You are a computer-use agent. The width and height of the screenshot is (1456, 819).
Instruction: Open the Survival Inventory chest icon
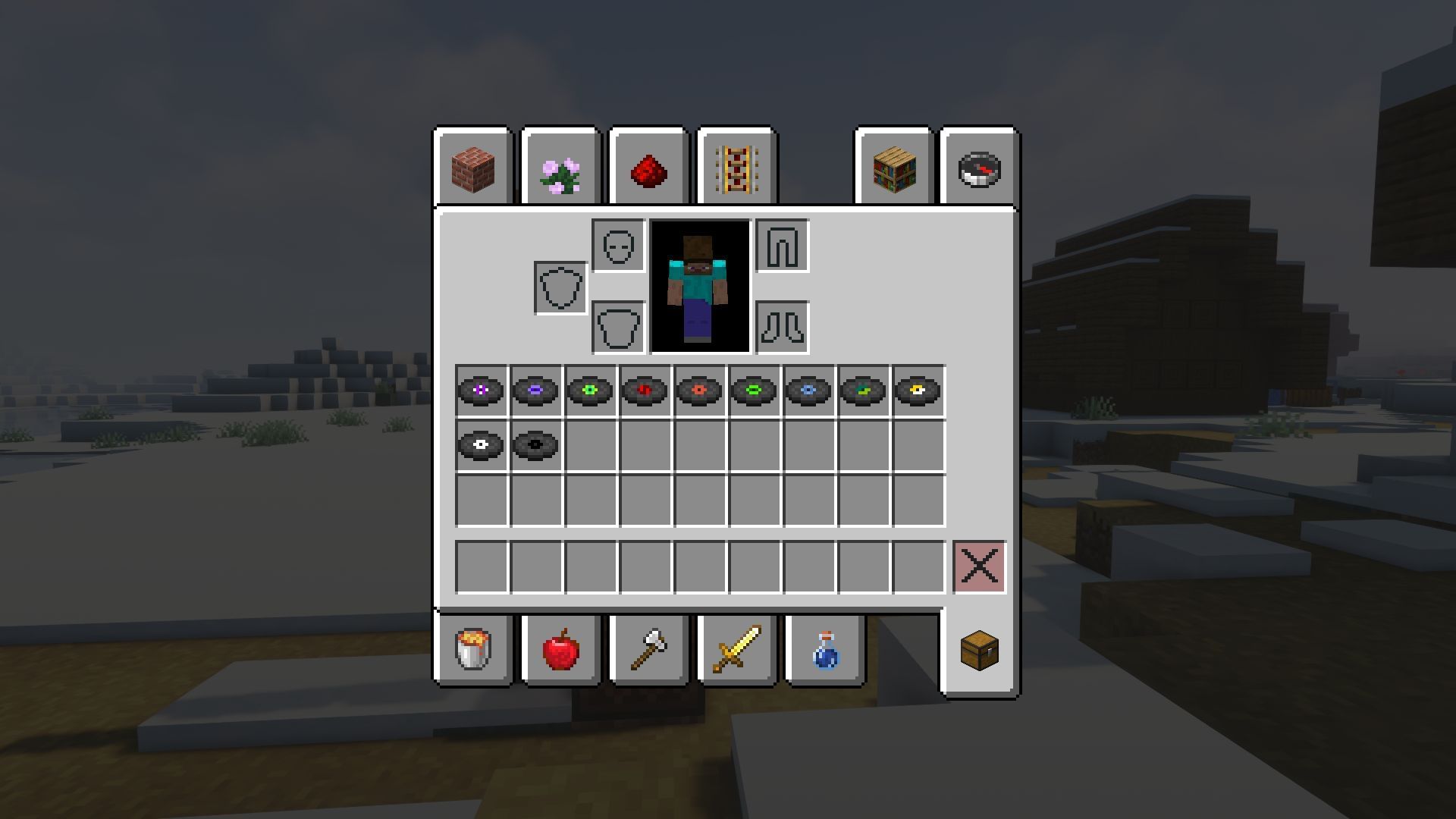[978, 649]
